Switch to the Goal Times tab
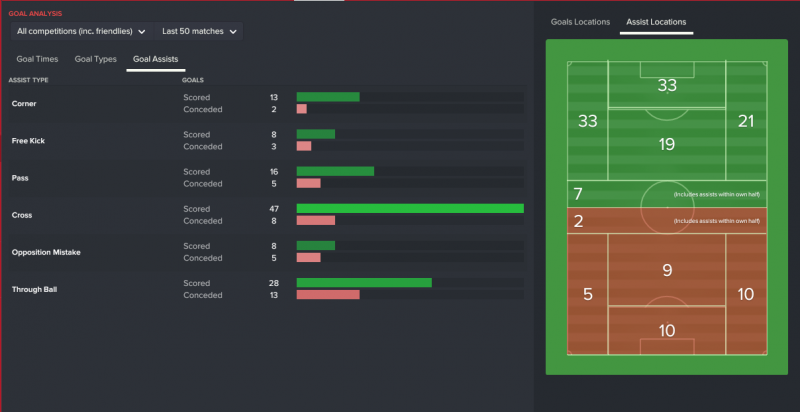 [x=37, y=60]
